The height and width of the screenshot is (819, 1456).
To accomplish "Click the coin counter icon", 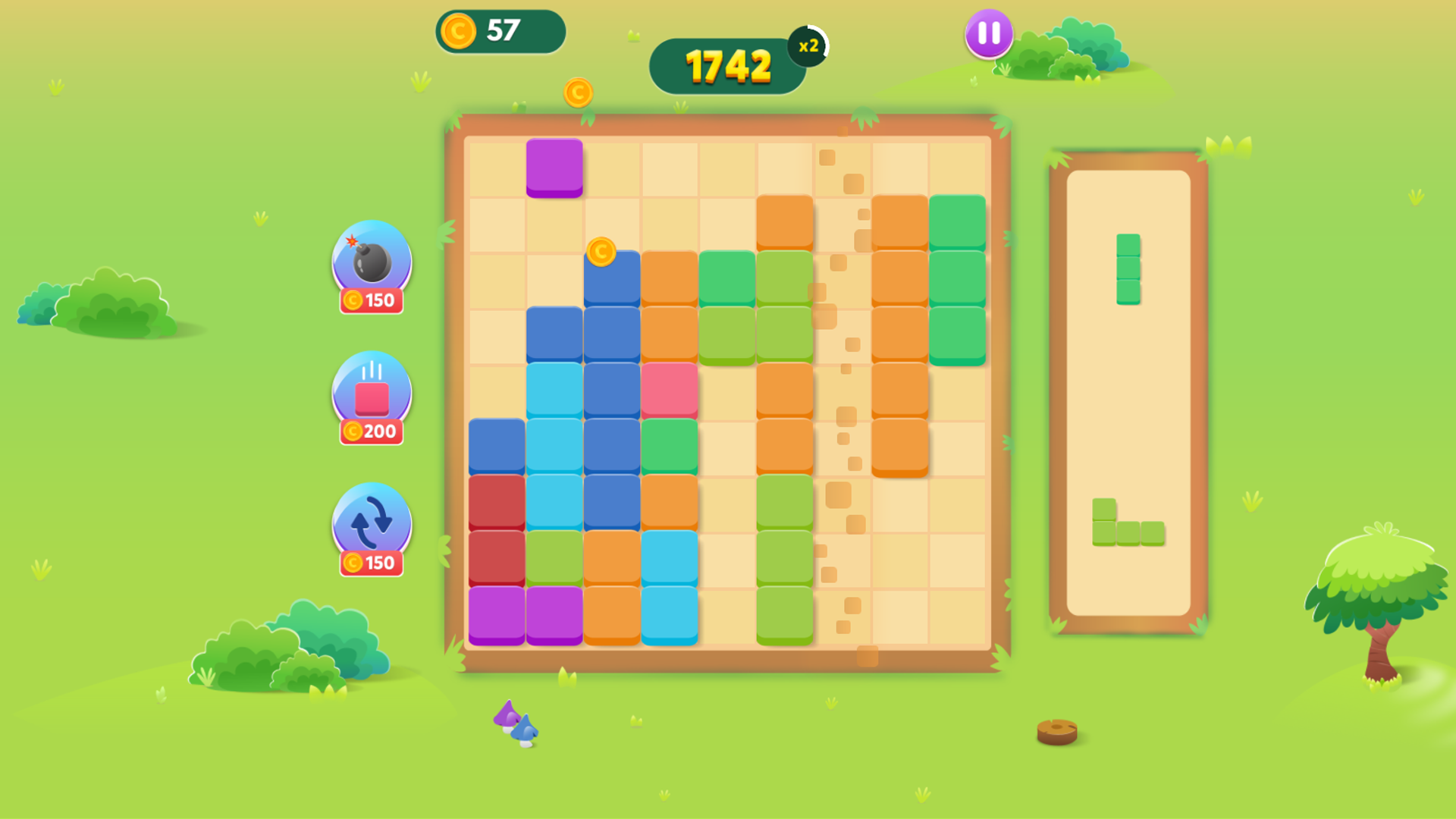I will (x=457, y=30).
